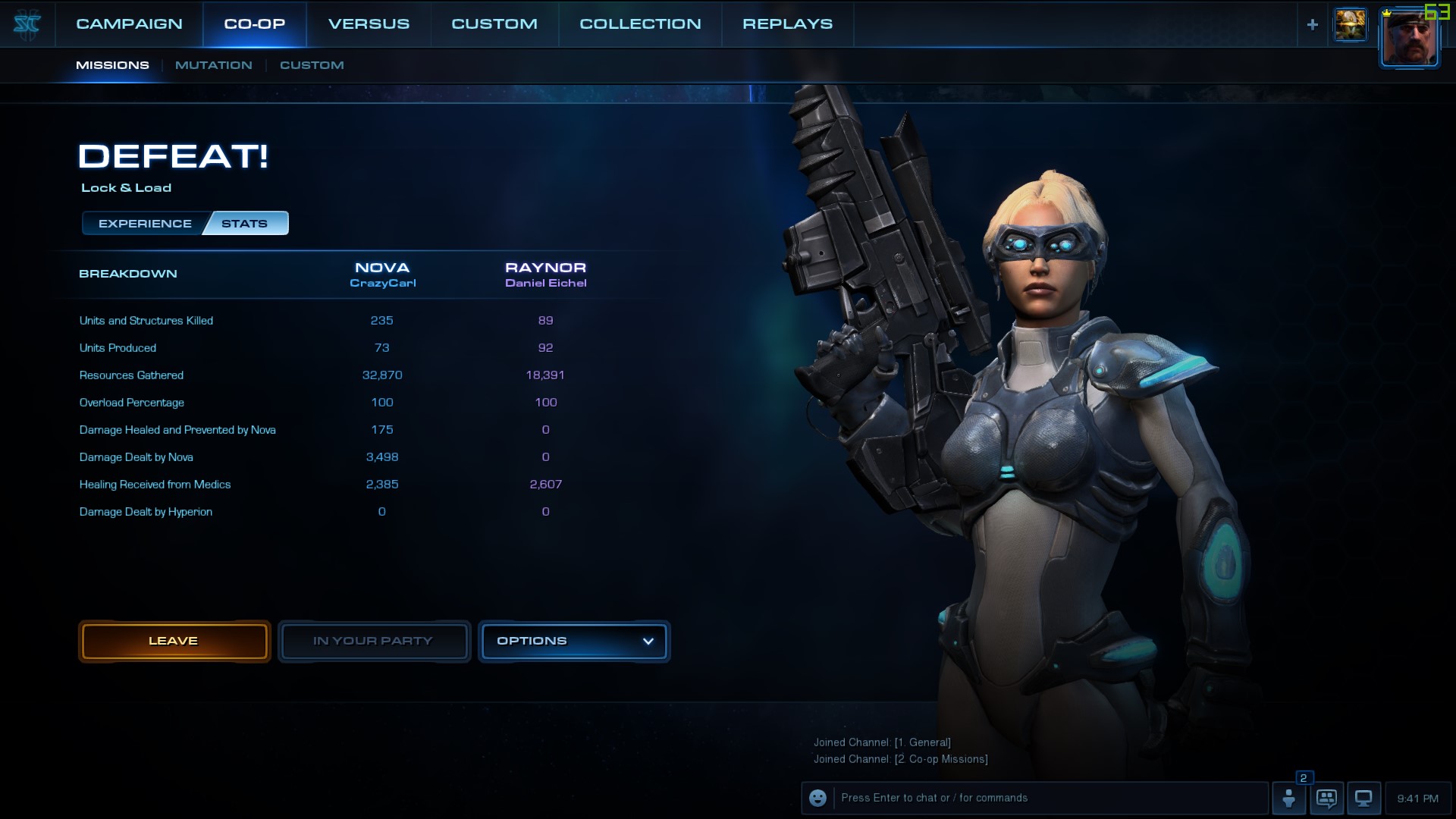Leave the score screen
This screenshot has width=1456, height=819.
click(x=174, y=642)
